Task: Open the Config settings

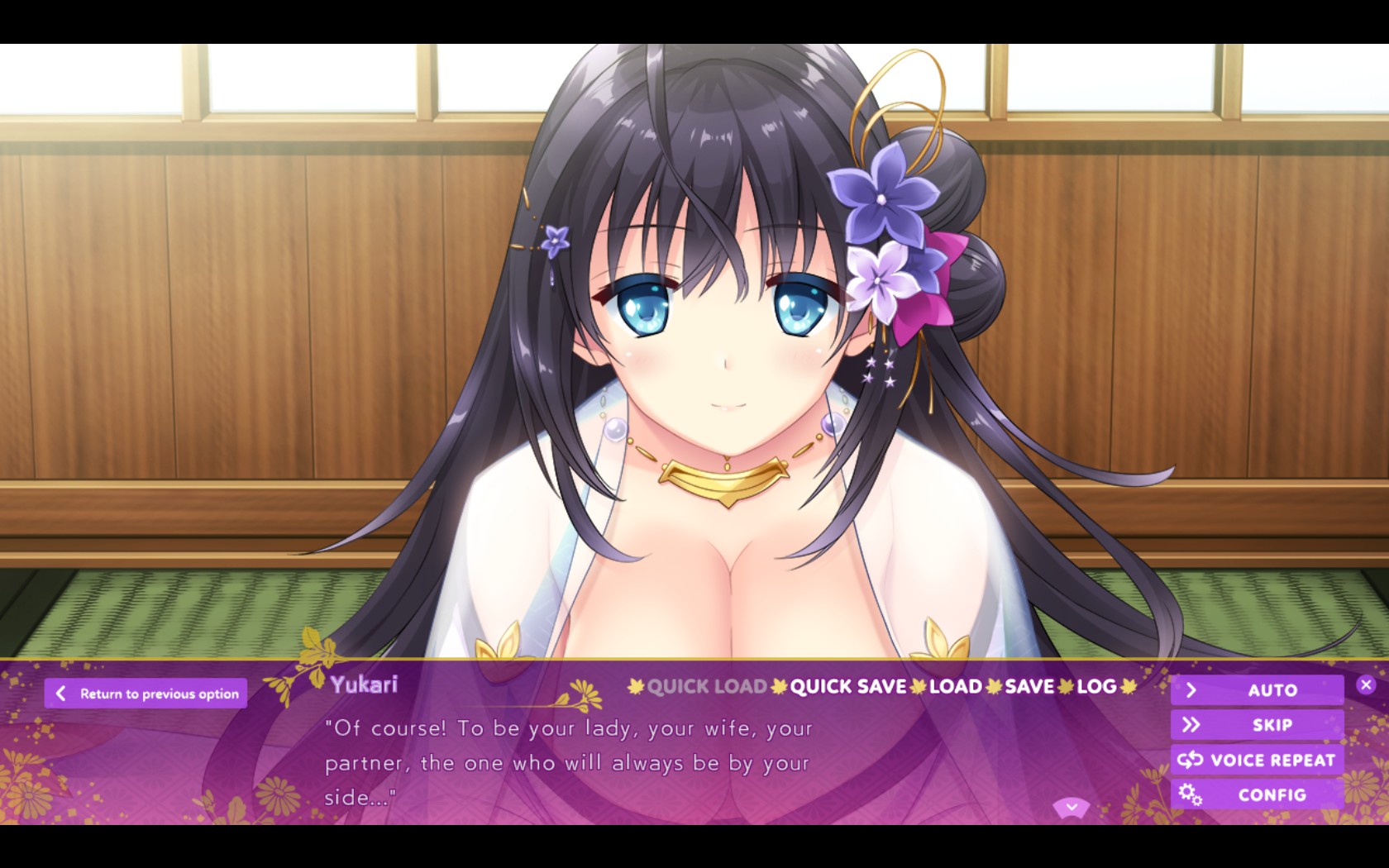Action: (1257, 794)
